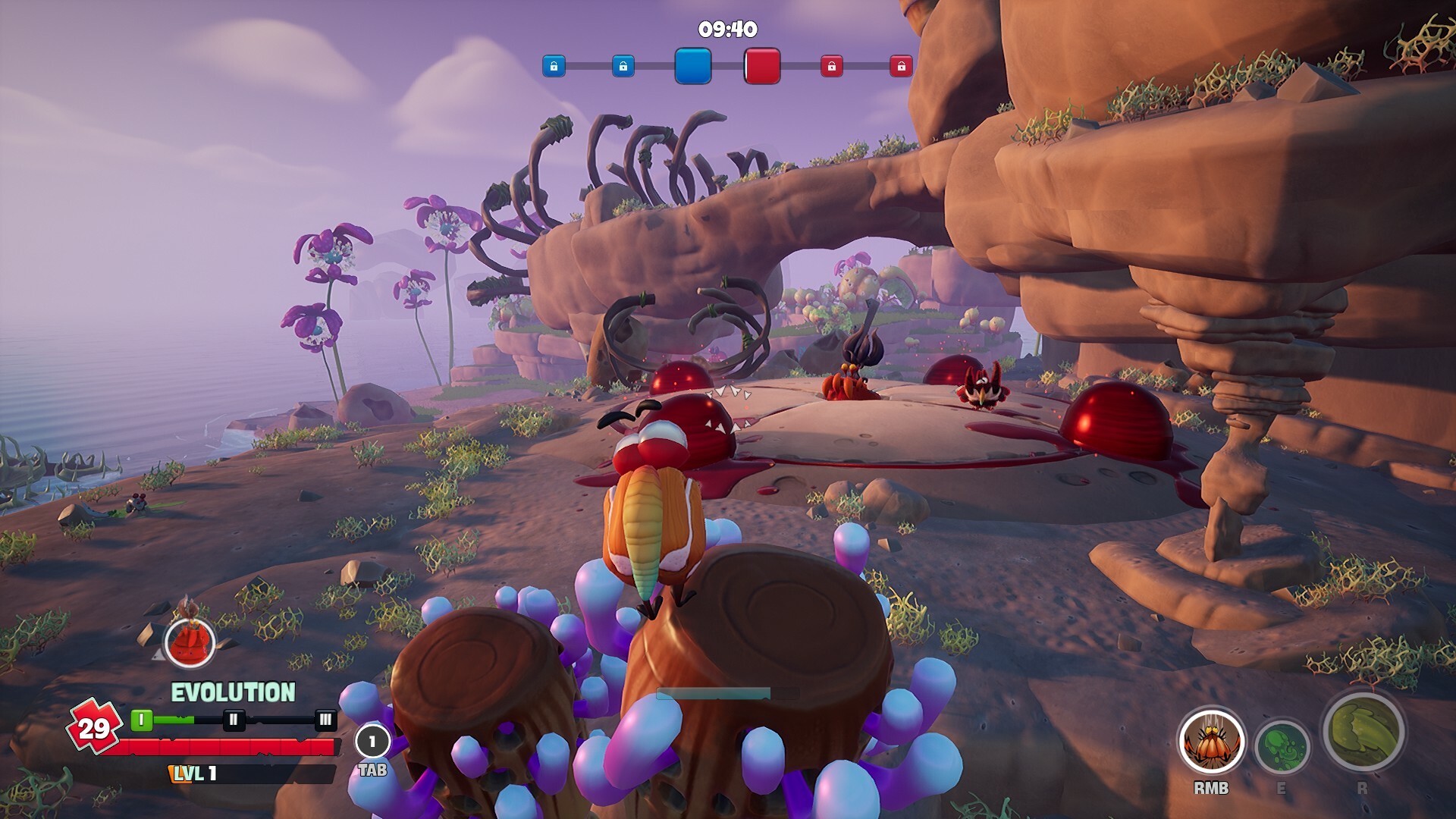Click the large blue objective square
The image size is (1456, 819).
click(x=693, y=66)
